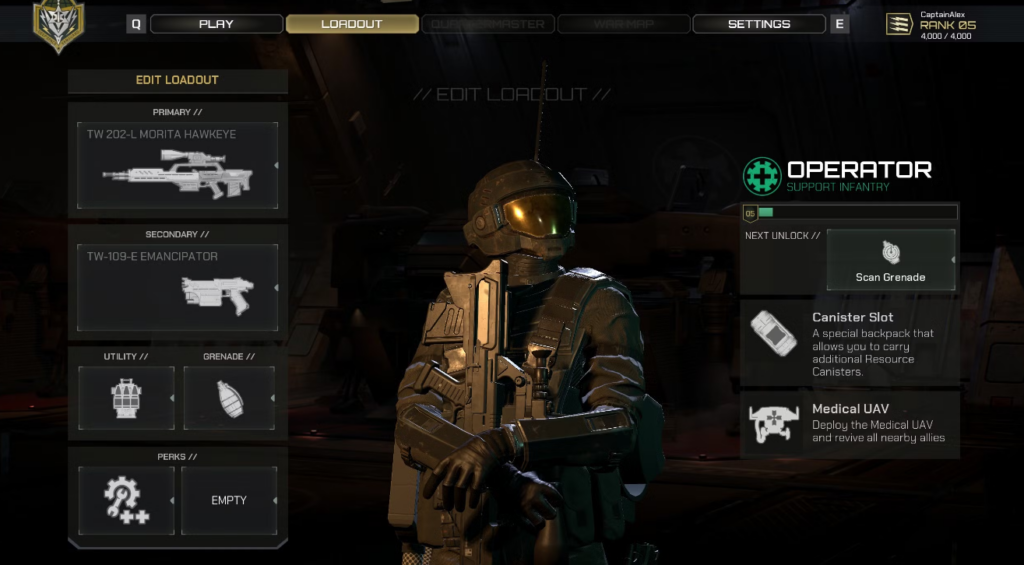
Task: Select the Quartermaster tab
Action: [x=488, y=24]
